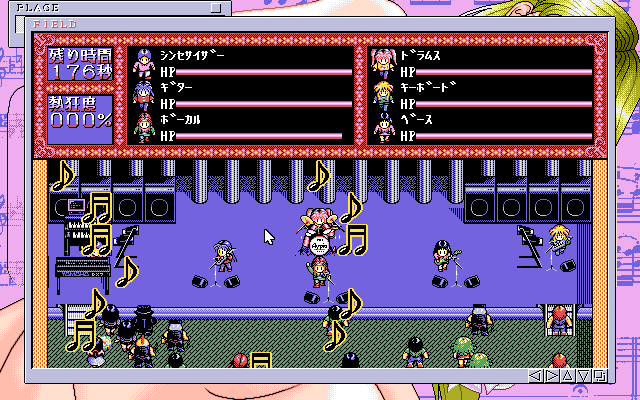
Task: Click the left arrow scroll button
Action: coord(537,376)
